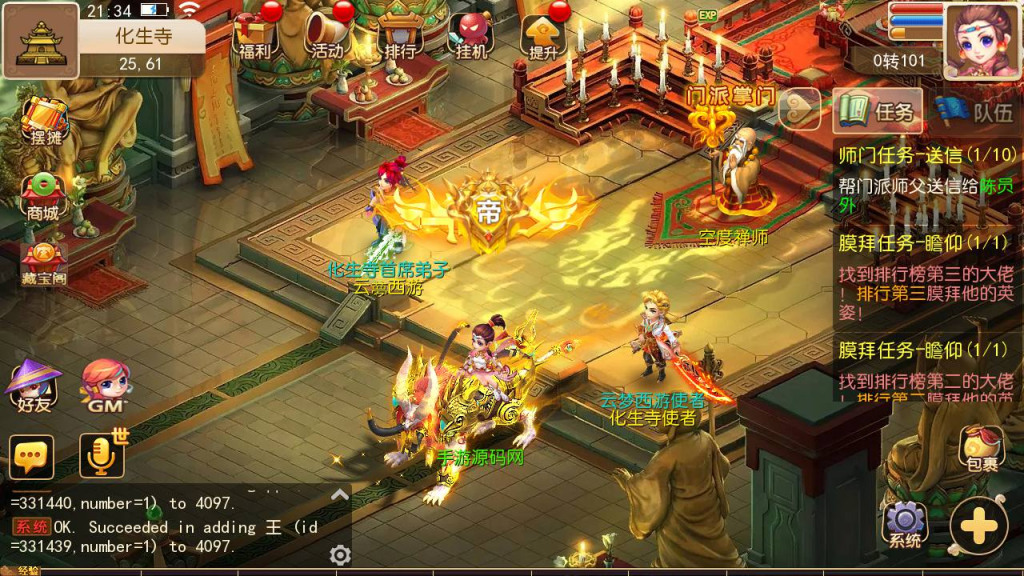Screen dimensions: 1024x576
Task: Open the chat speech bubble button
Action: pos(31,457)
